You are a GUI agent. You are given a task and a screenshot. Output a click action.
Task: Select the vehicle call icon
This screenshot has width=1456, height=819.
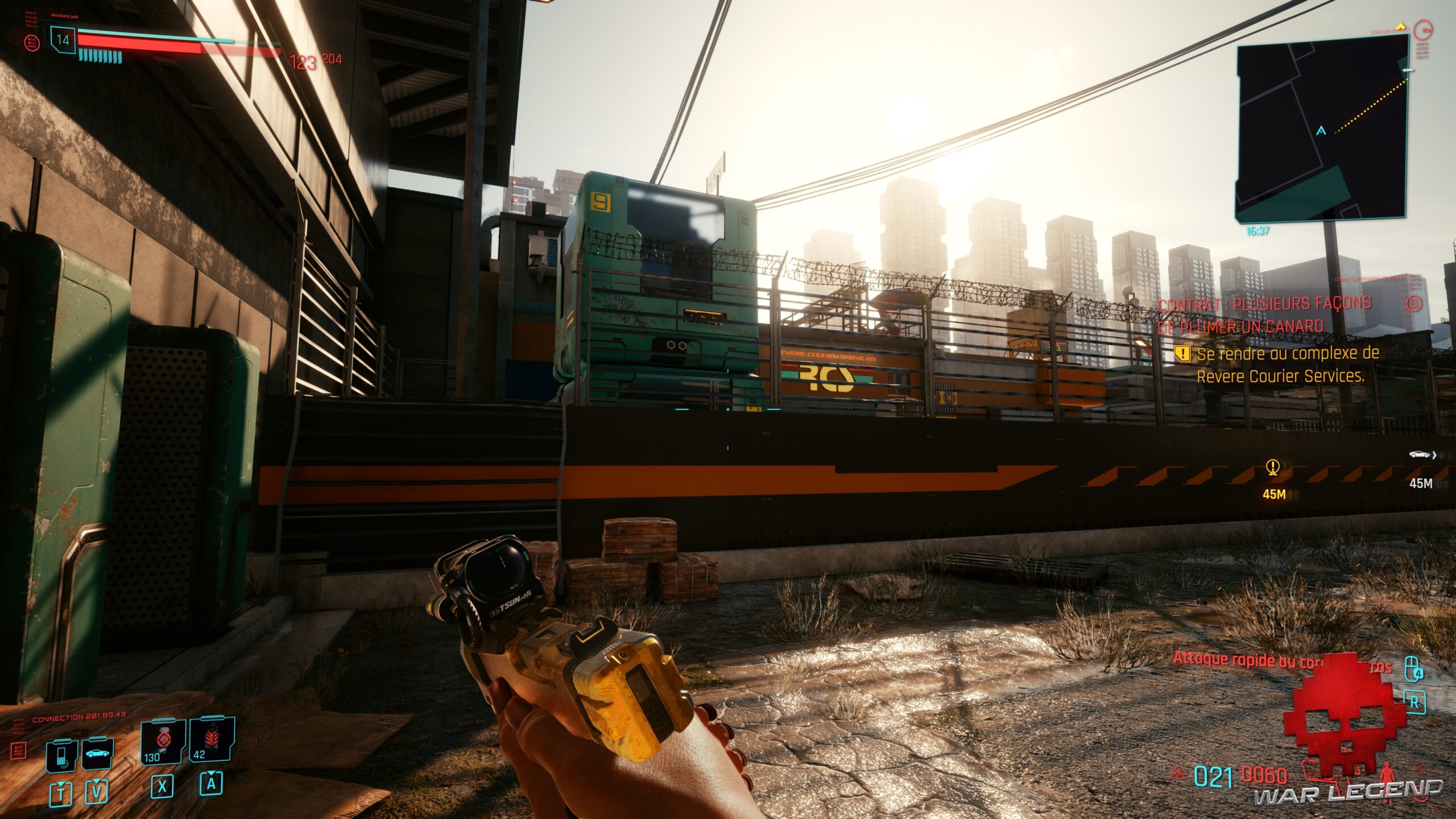[98, 754]
